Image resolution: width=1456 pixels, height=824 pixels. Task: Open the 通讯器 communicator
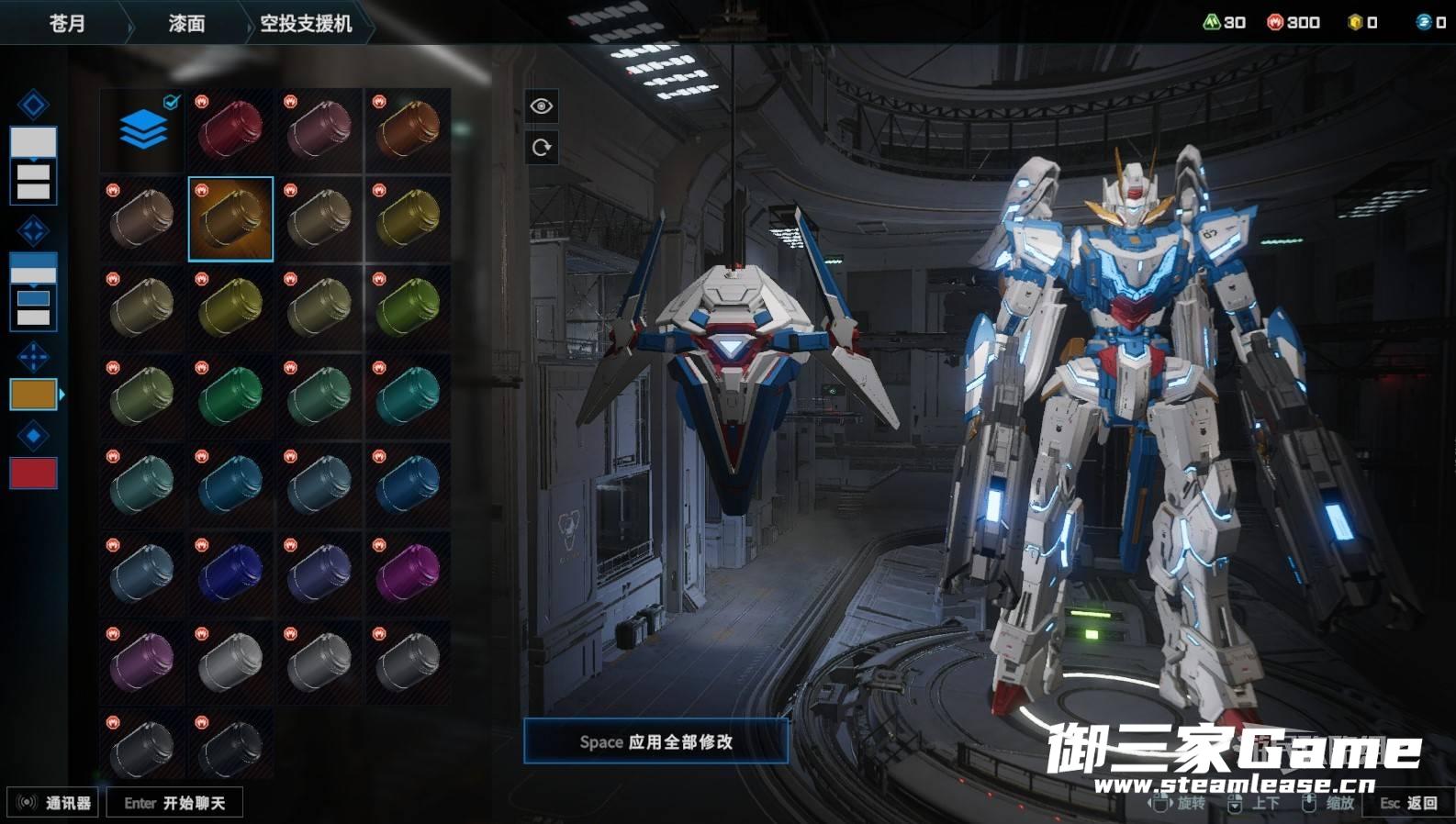point(53,803)
